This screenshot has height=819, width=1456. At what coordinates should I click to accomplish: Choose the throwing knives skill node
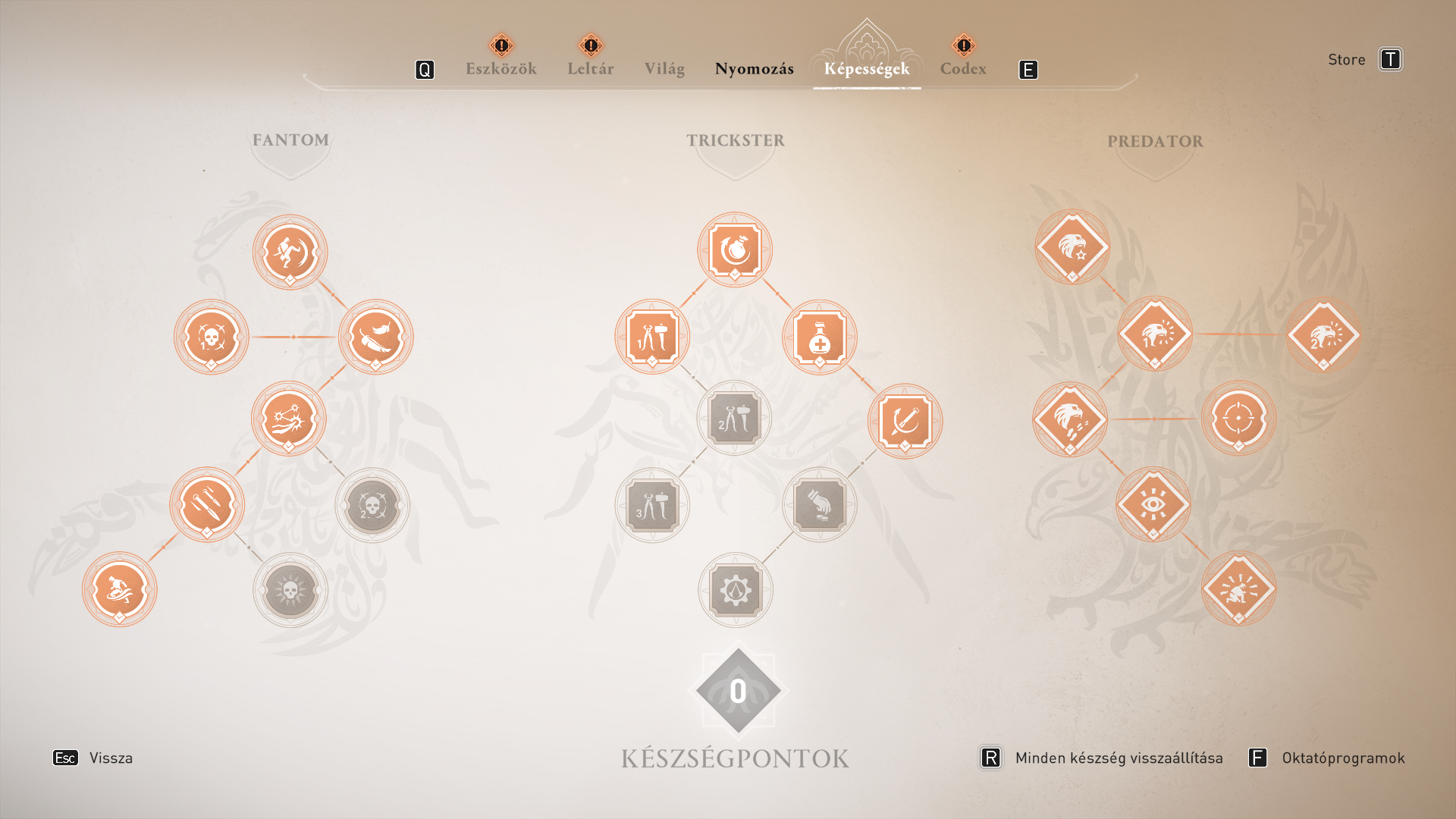pyautogui.click(x=207, y=504)
